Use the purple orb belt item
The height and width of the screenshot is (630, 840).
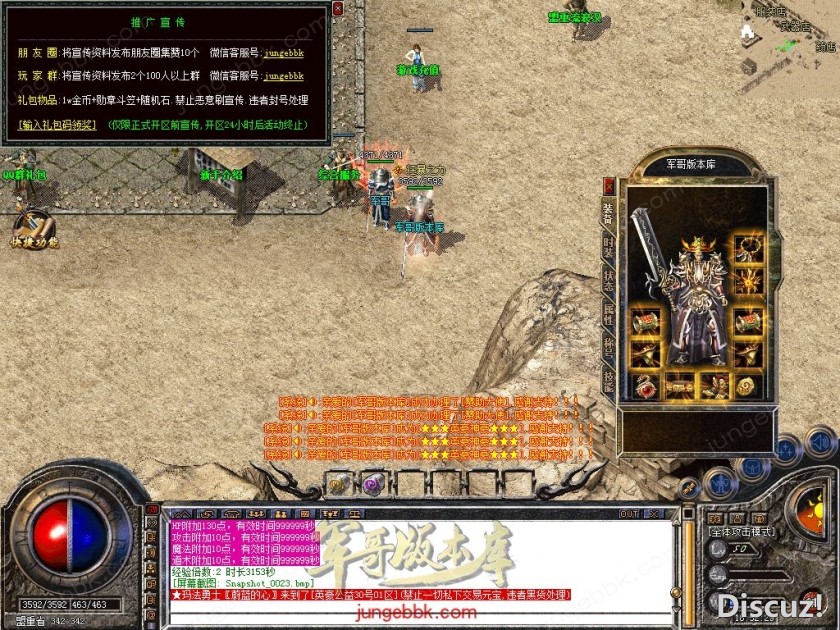(x=378, y=485)
